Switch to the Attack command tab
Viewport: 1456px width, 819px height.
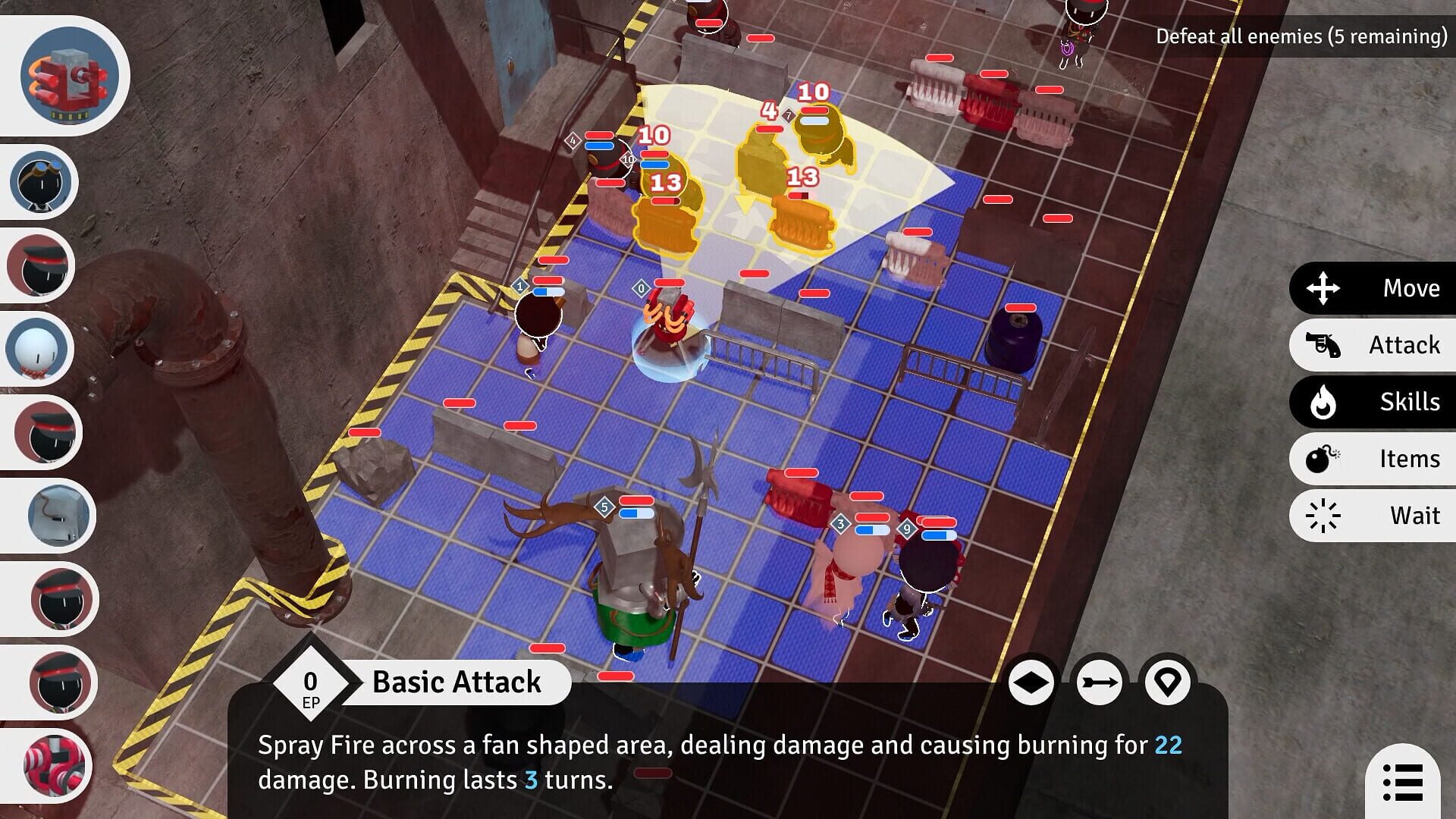1403,345
